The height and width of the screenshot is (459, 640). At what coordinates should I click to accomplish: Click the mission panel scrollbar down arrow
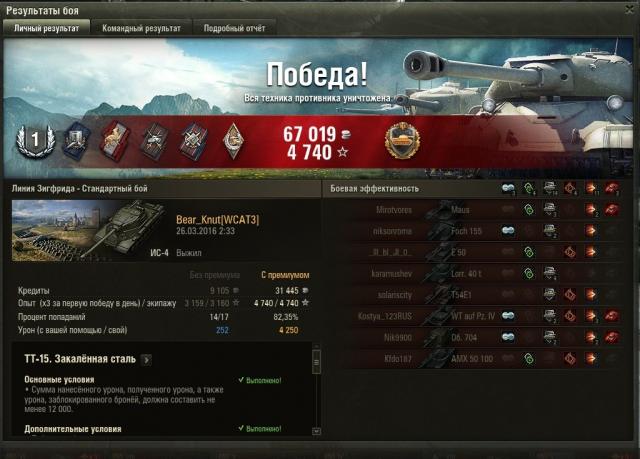(317, 431)
